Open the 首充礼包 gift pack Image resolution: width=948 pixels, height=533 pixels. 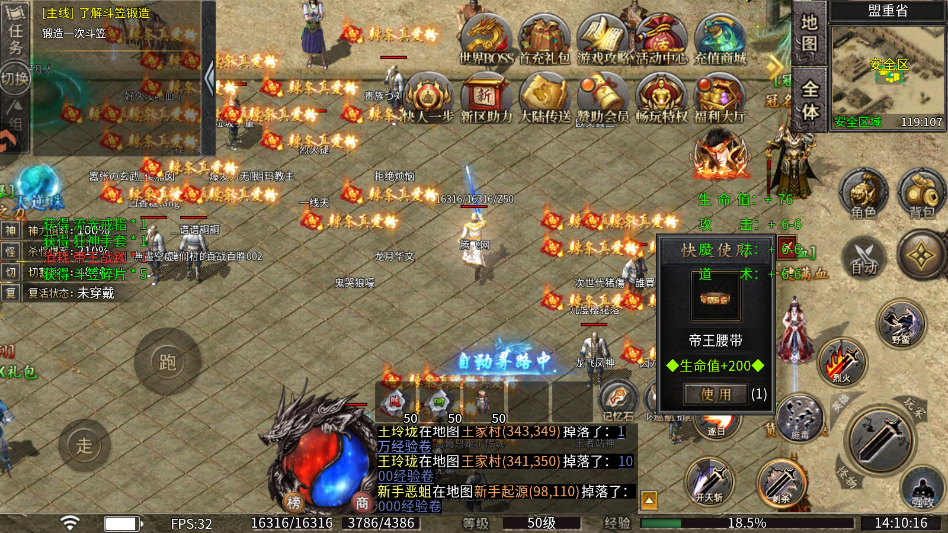coord(545,38)
